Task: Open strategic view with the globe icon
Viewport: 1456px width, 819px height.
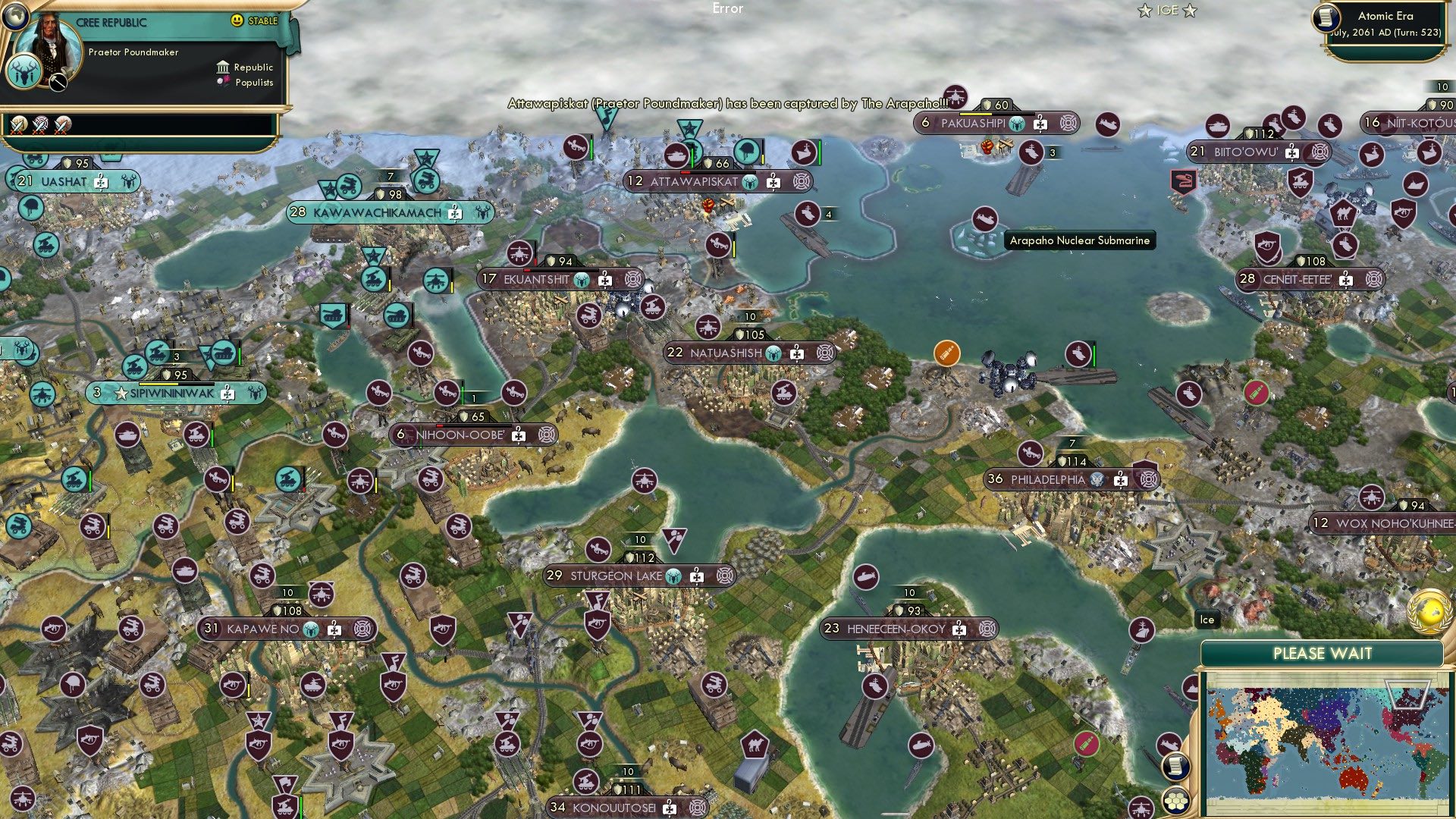Action: [x=15, y=16]
